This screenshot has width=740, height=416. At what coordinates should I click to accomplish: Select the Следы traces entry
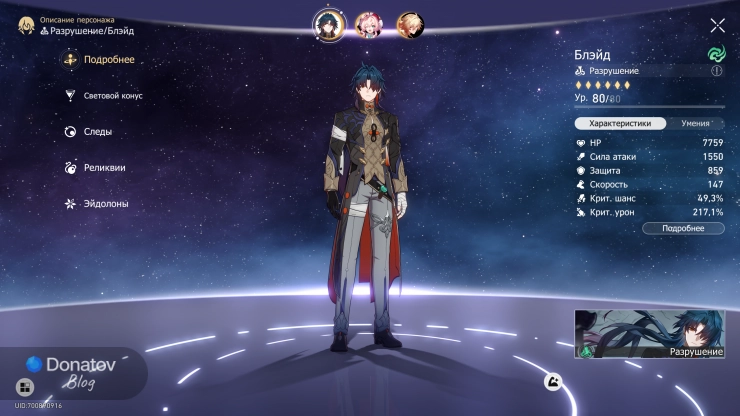[88, 132]
